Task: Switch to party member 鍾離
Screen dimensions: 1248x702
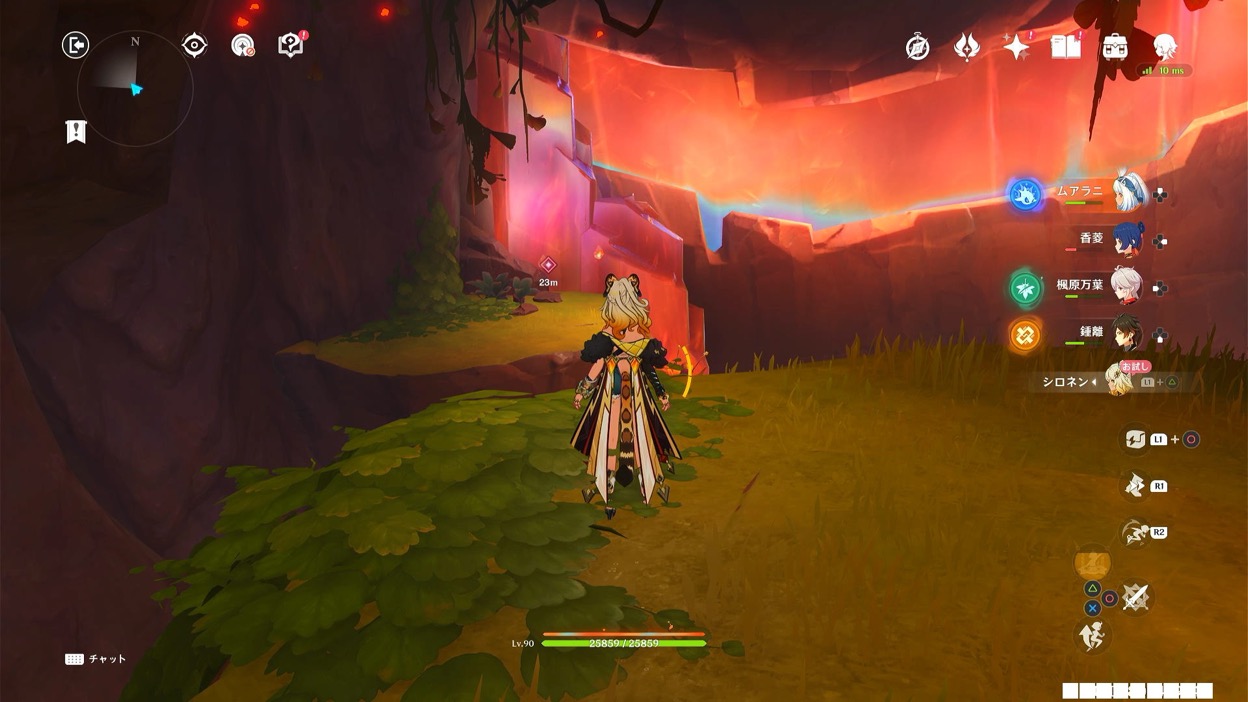Action: tap(1129, 334)
